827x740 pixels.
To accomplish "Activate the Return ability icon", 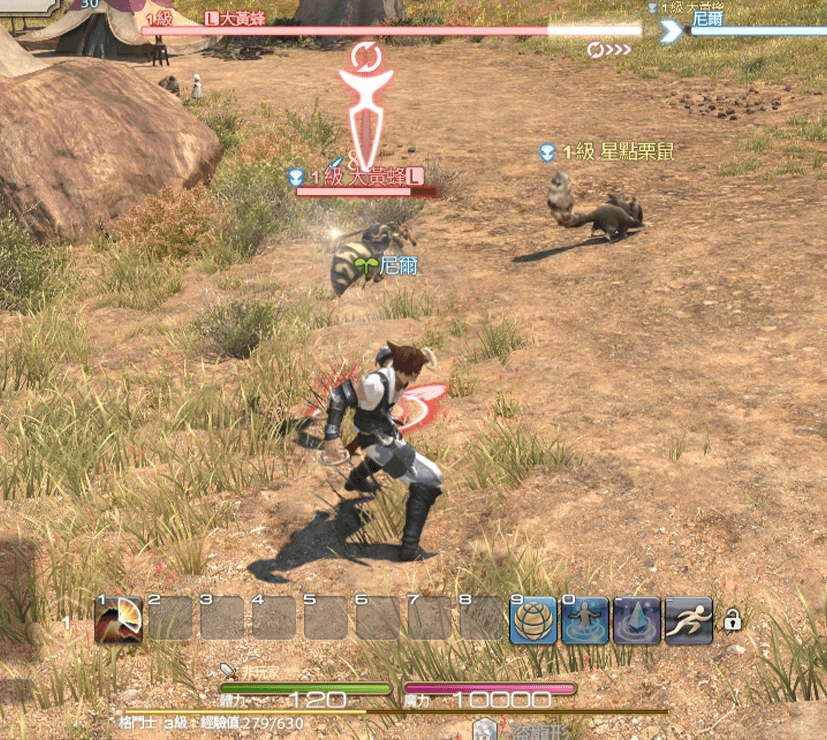I will [x=585, y=620].
